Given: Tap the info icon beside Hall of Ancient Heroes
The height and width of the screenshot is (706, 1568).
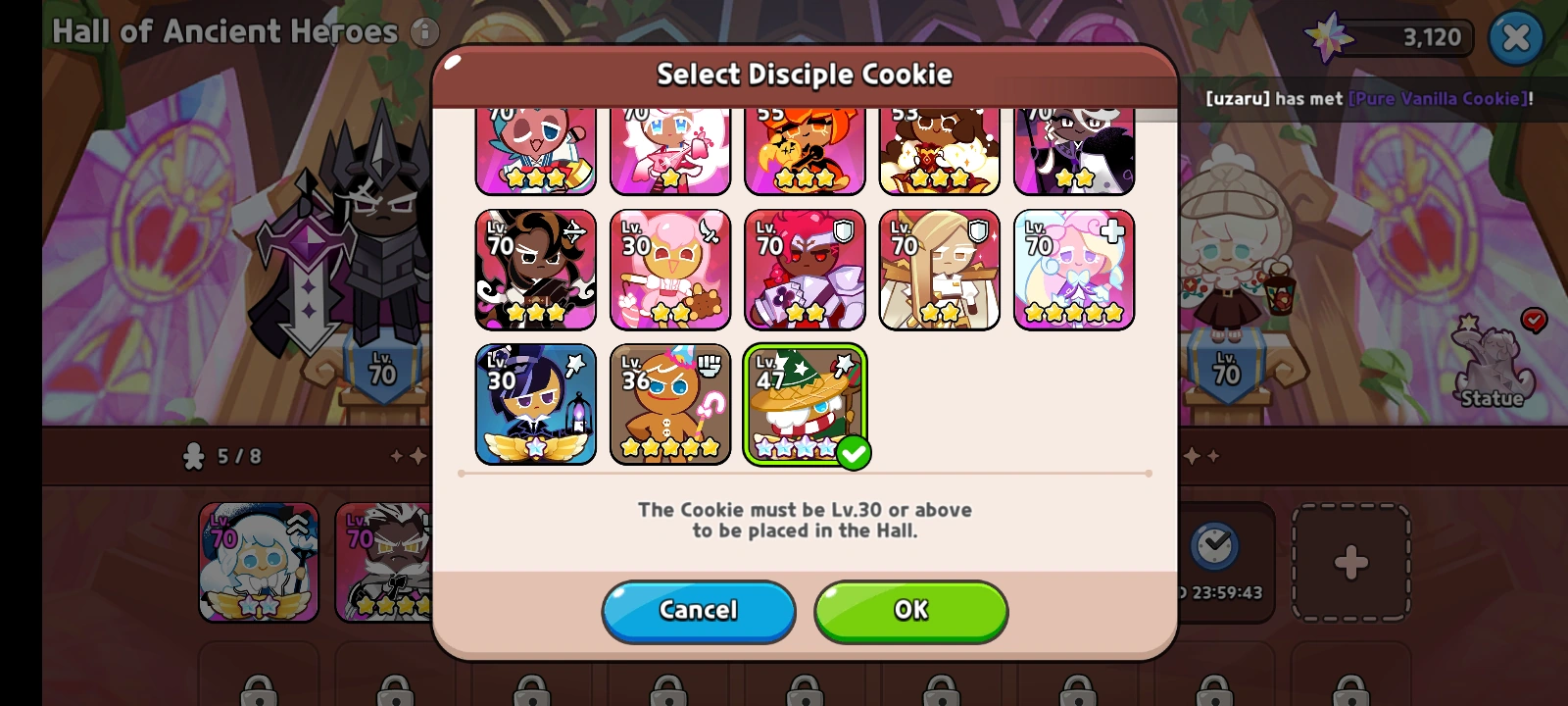Looking at the screenshot, I should pos(426,30).
